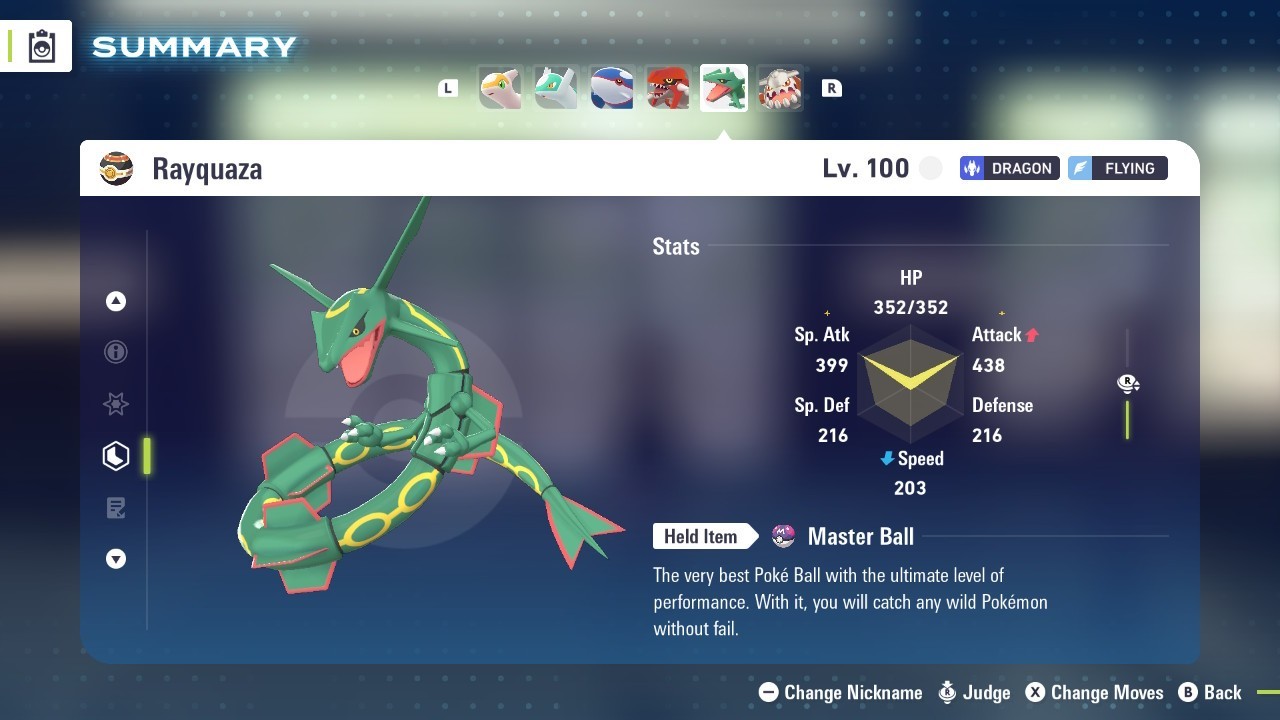Open the memo notes page tab

(116, 508)
